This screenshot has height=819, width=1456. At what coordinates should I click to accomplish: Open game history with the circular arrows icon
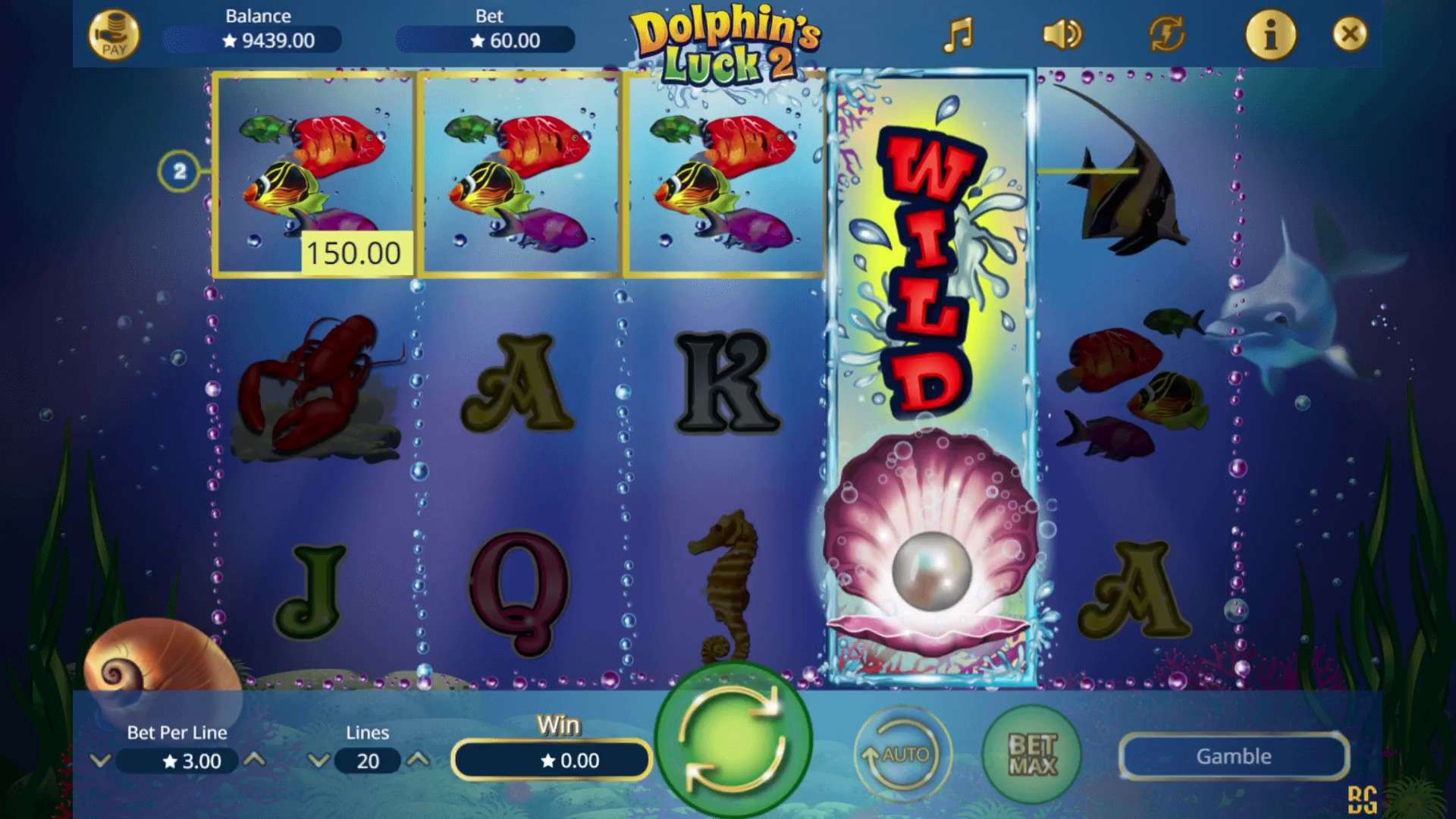[x=1166, y=34]
